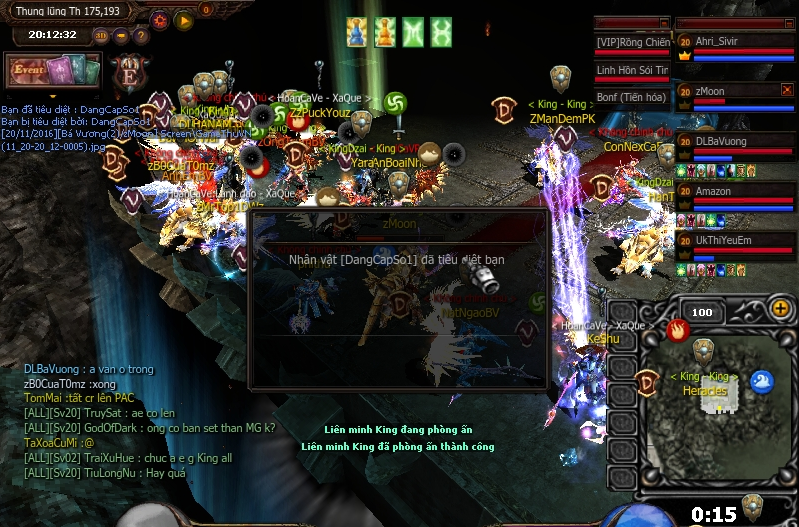Click the blue wave icon on minimap
Screen dimensions: 799x527
pos(762,381)
